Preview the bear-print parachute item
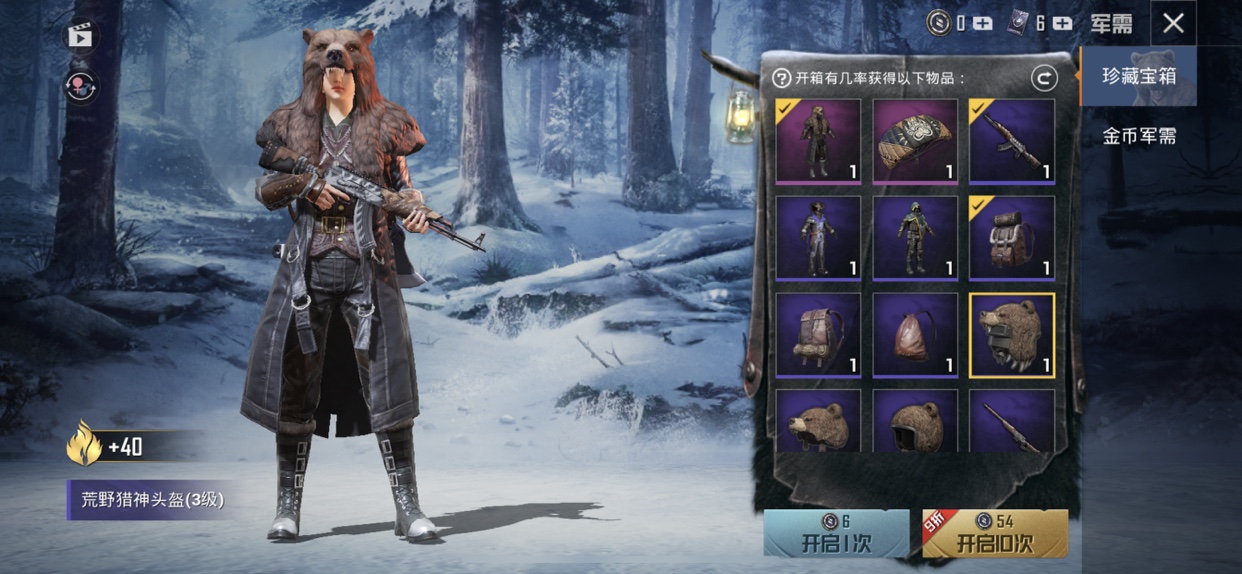The height and width of the screenshot is (574, 1242). click(915, 141)
